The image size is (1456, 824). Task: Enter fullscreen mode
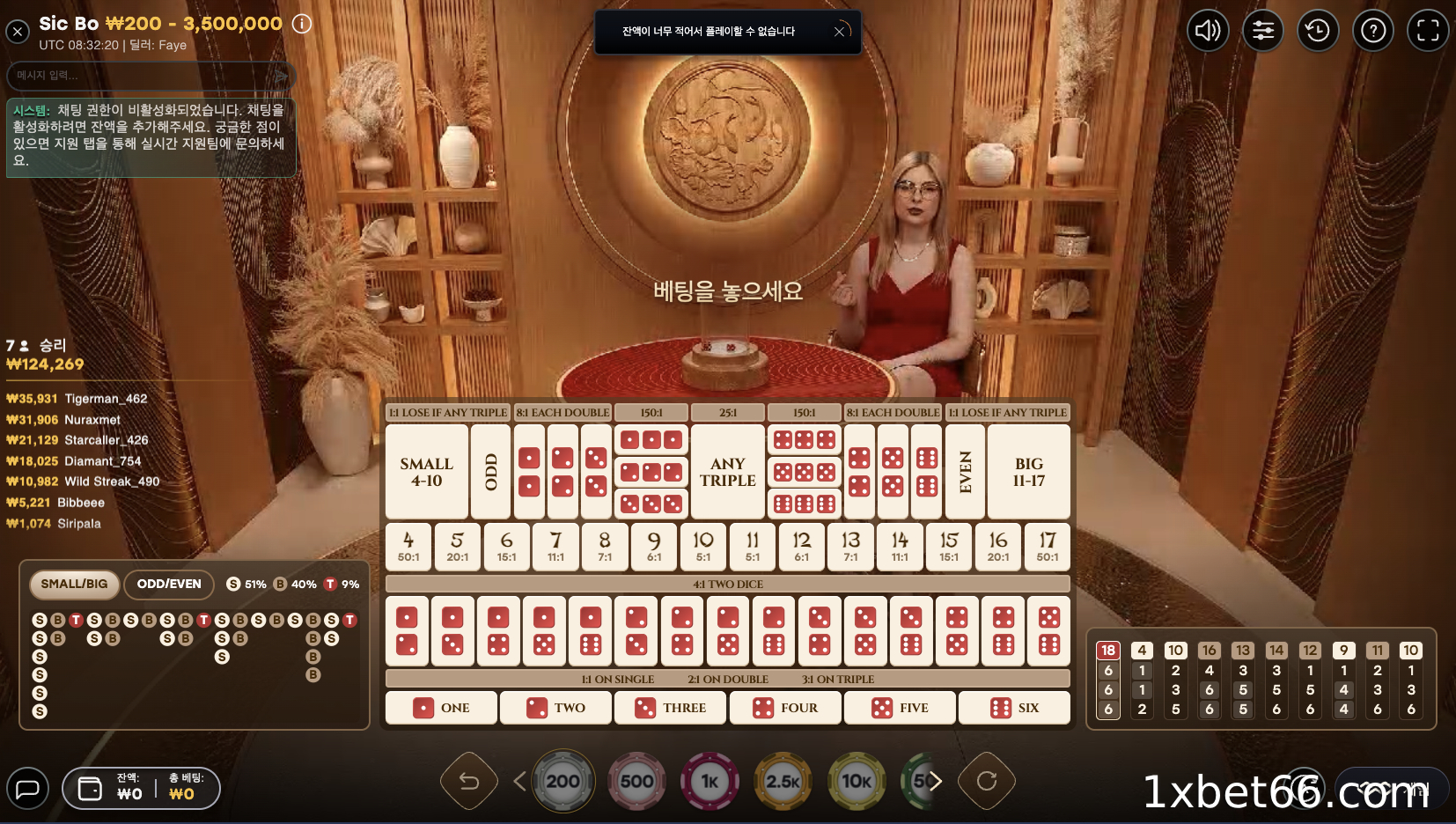pyautogui.click(x=1427, y=30)
